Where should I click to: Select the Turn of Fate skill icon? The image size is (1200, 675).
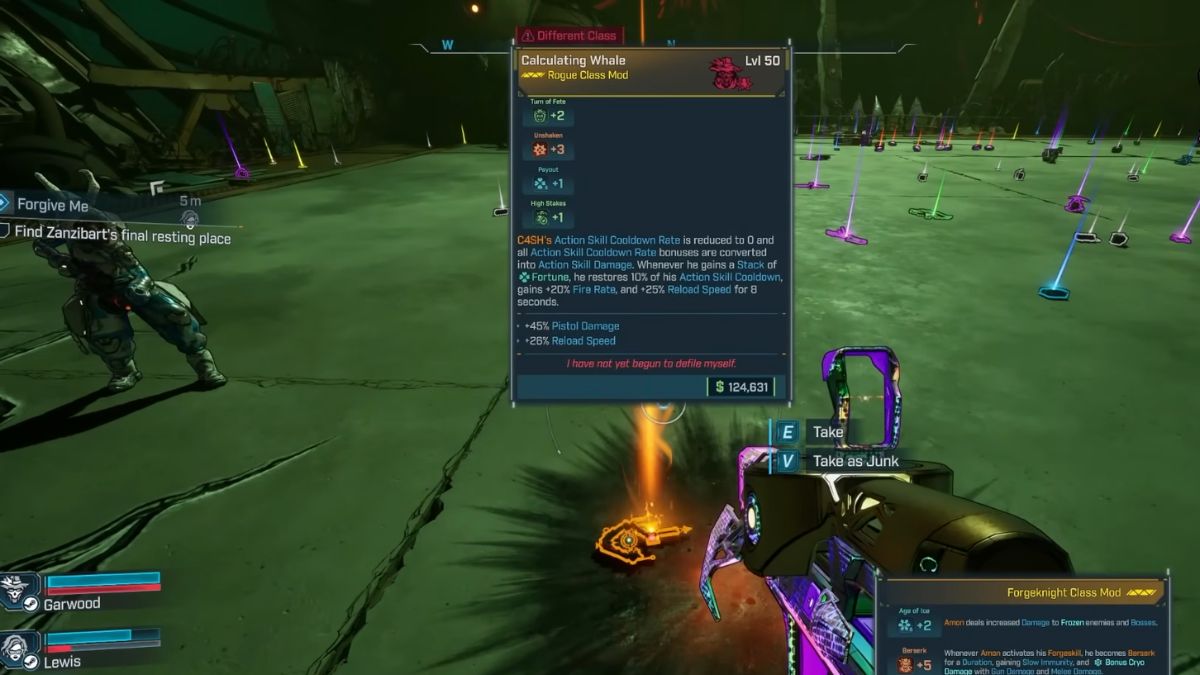coord(540,116)
